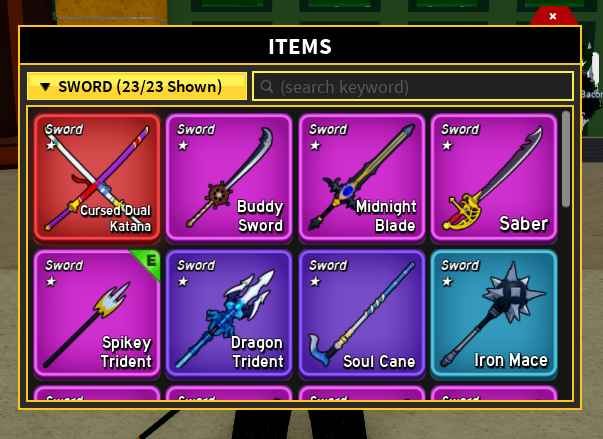Open the SWORD category dropdown
Viewport: 603px width, 439px height.
(137, 87)
